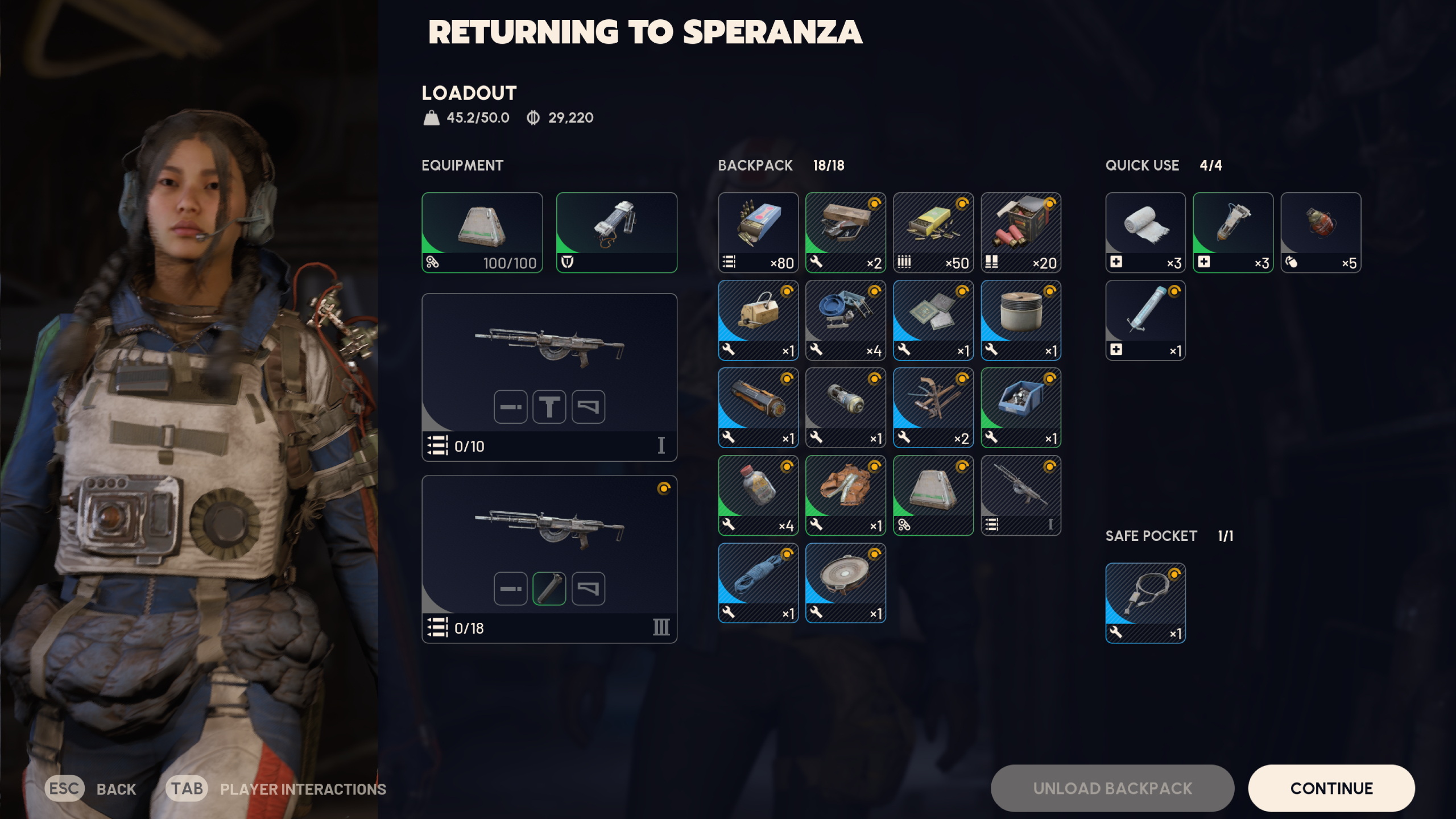Select the x20 shotgun shell box in the backpack

click(x=1020, y=232)
